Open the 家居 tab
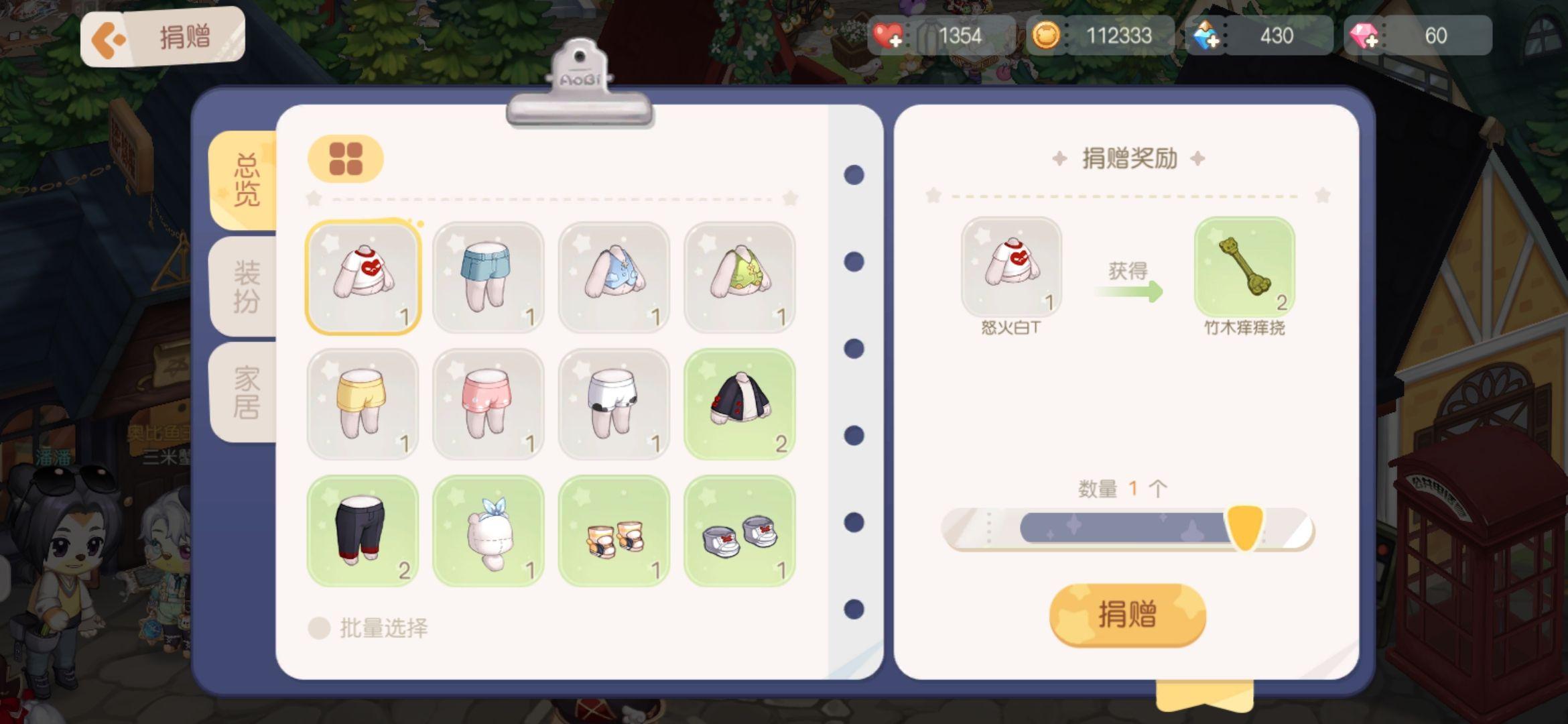The height and width of the screenshot is (724, 1568). [246, 393]
